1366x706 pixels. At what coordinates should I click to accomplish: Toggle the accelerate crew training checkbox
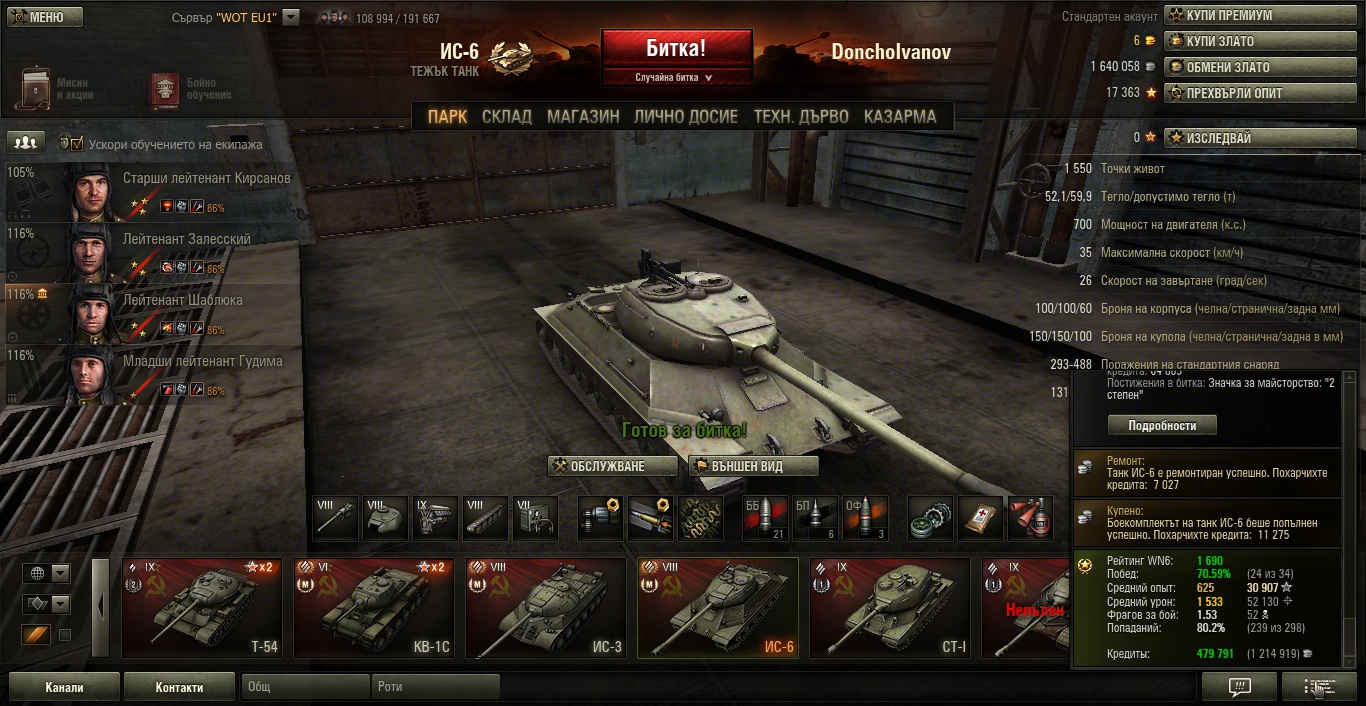[x=77, y=144]
